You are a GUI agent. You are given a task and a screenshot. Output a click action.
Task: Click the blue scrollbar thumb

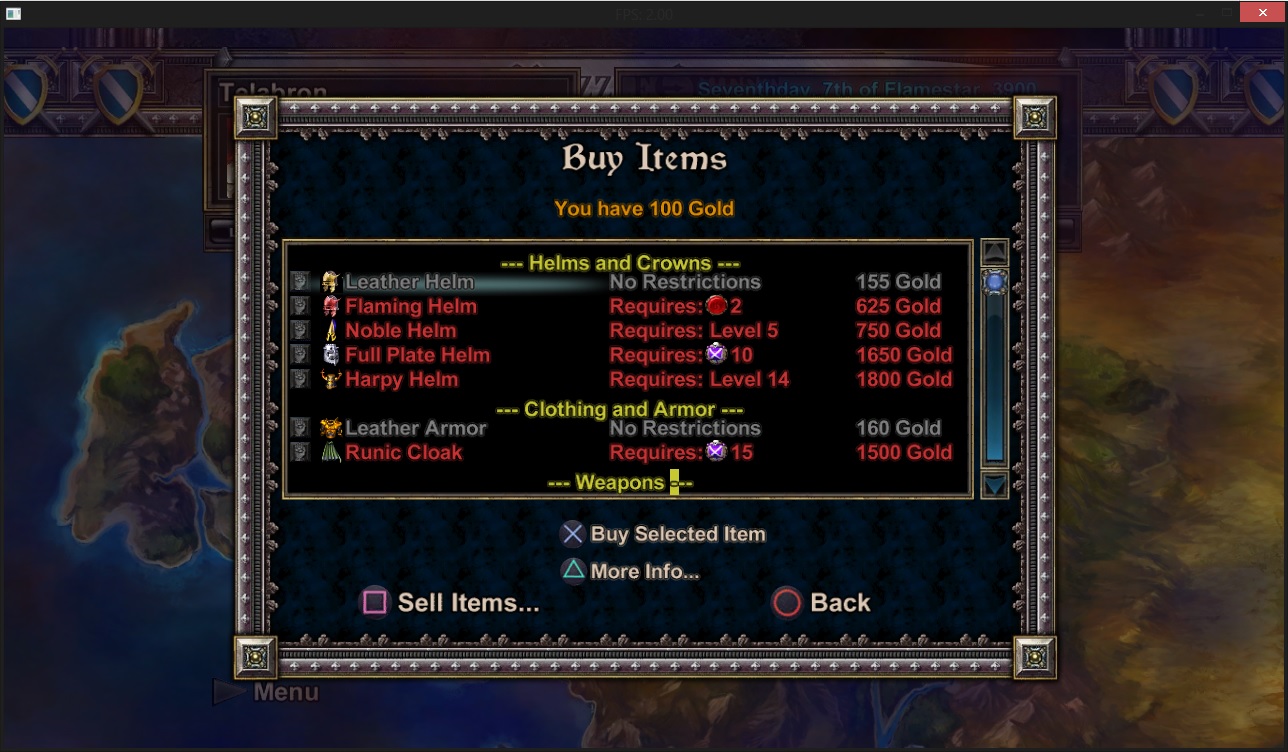pos(995,283)
